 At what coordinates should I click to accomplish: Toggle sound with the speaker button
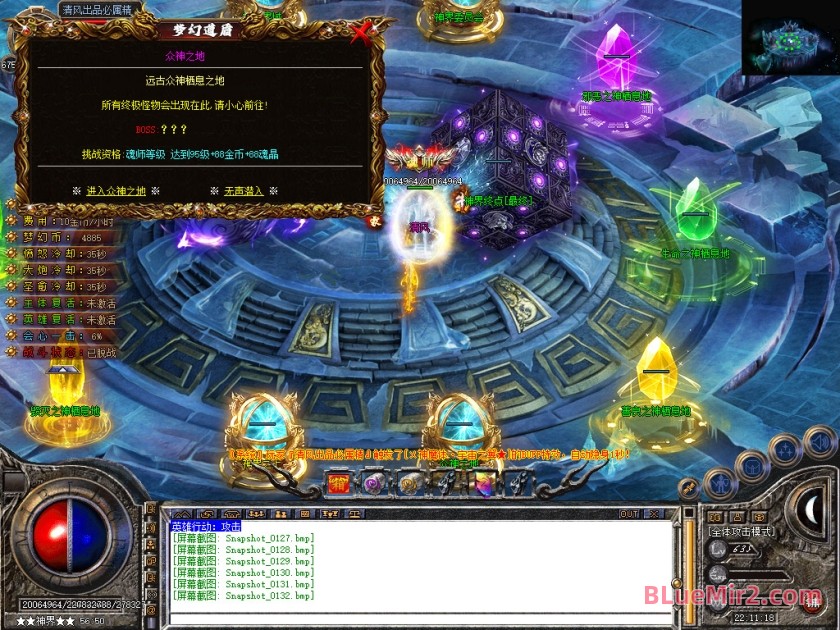click(820, 440)
